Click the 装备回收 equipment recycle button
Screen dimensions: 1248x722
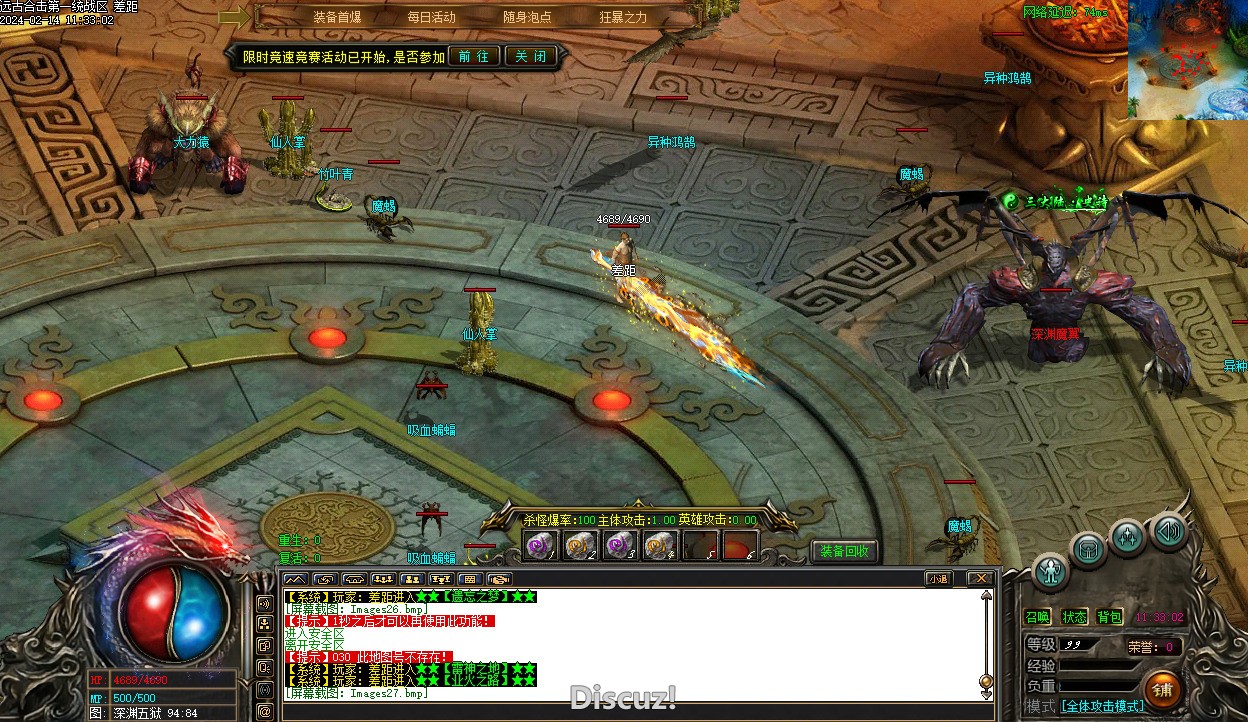point(846,551)
